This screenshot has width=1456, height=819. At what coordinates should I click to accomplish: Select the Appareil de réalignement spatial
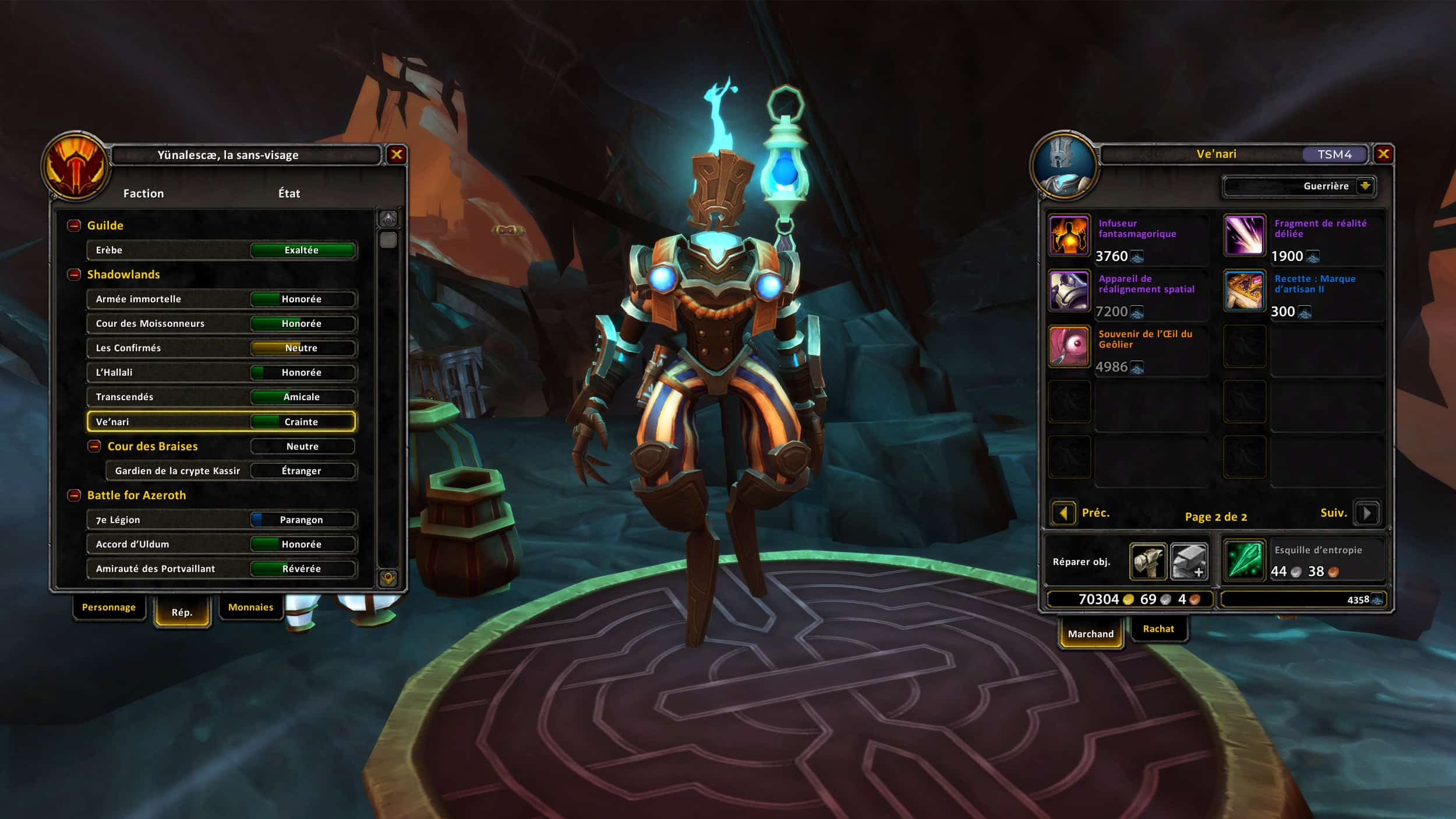point(1069,291)
